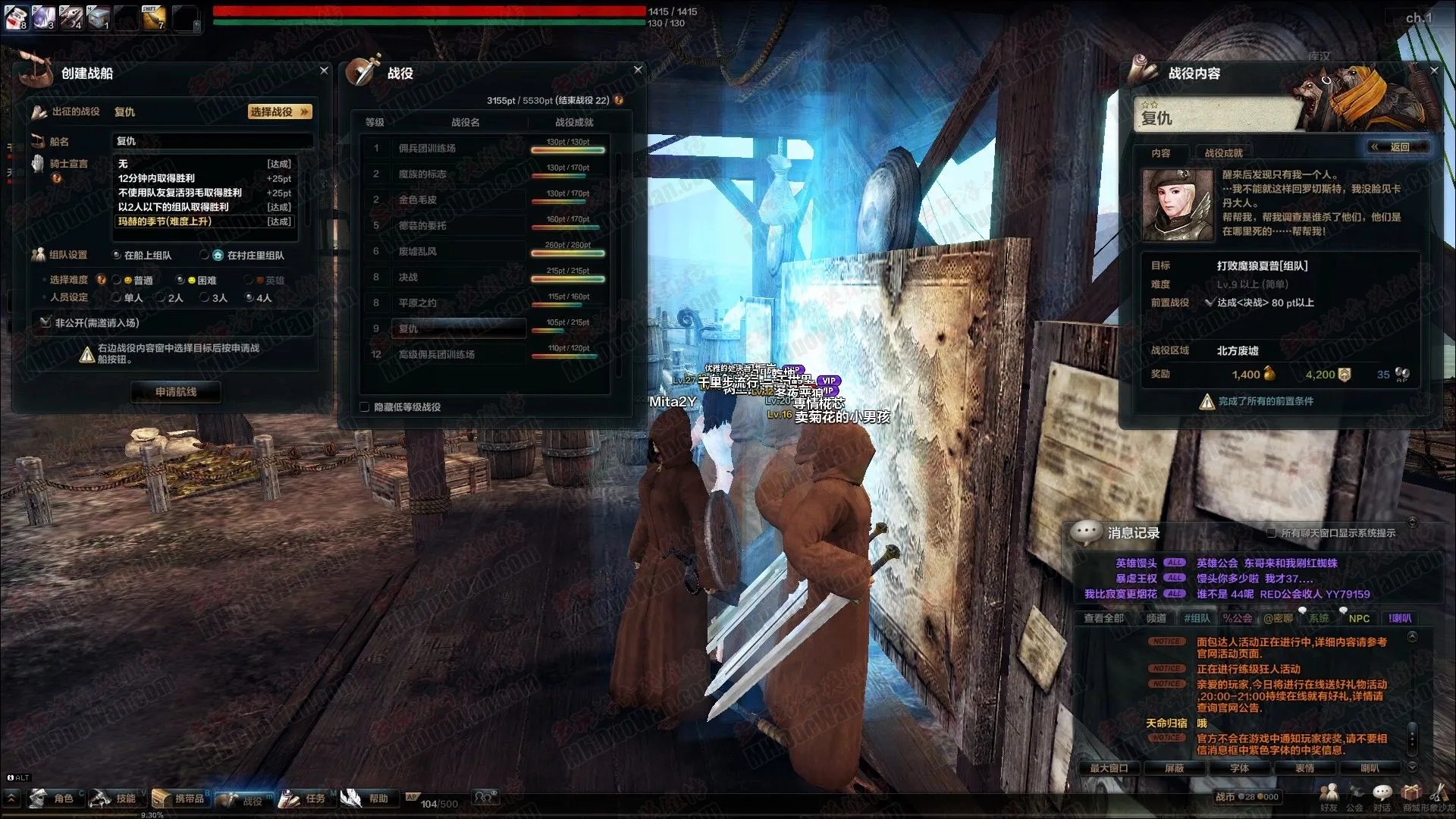Close the 创建战船 window
Image resolution: width=1456 pixels, height=819 pixels.
pos(324,71)
